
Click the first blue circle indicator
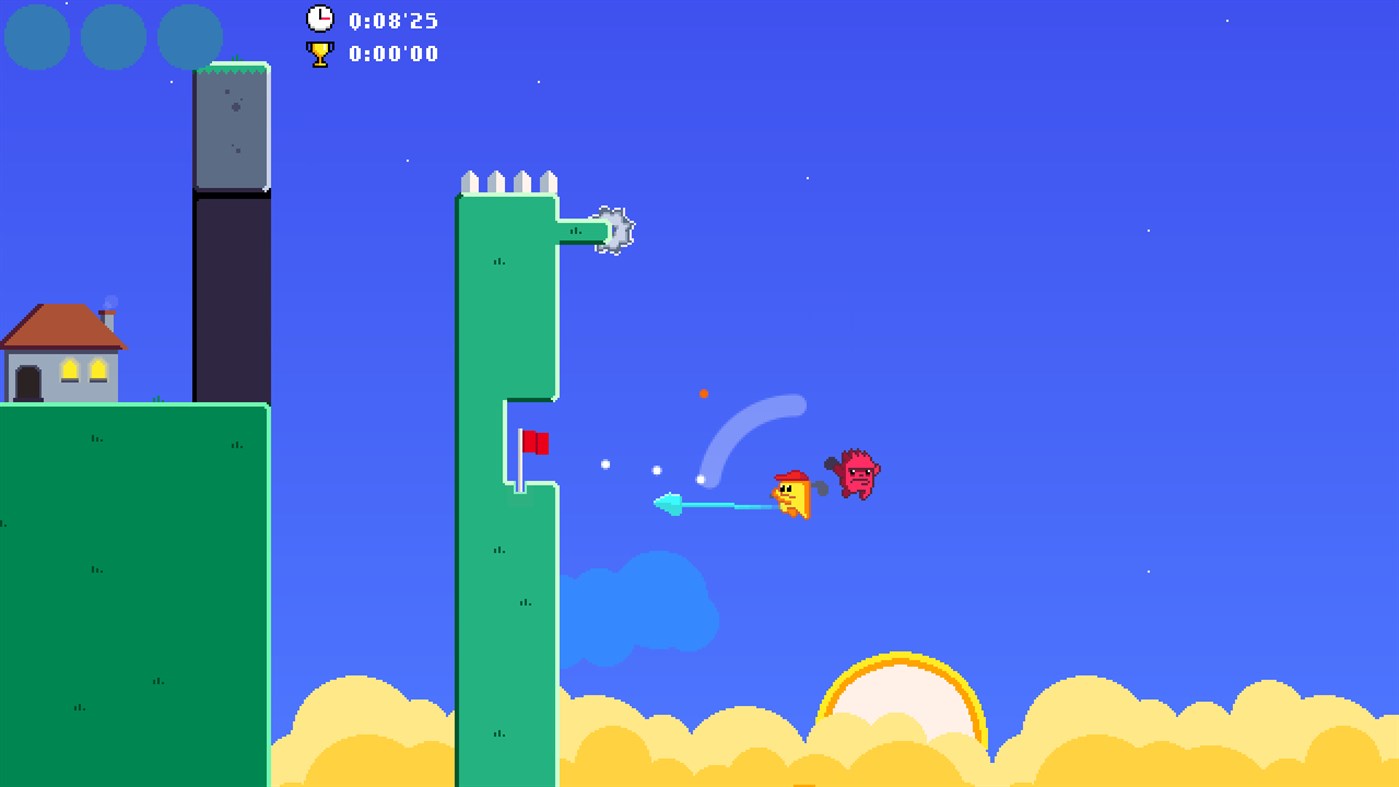pos(36,37)
